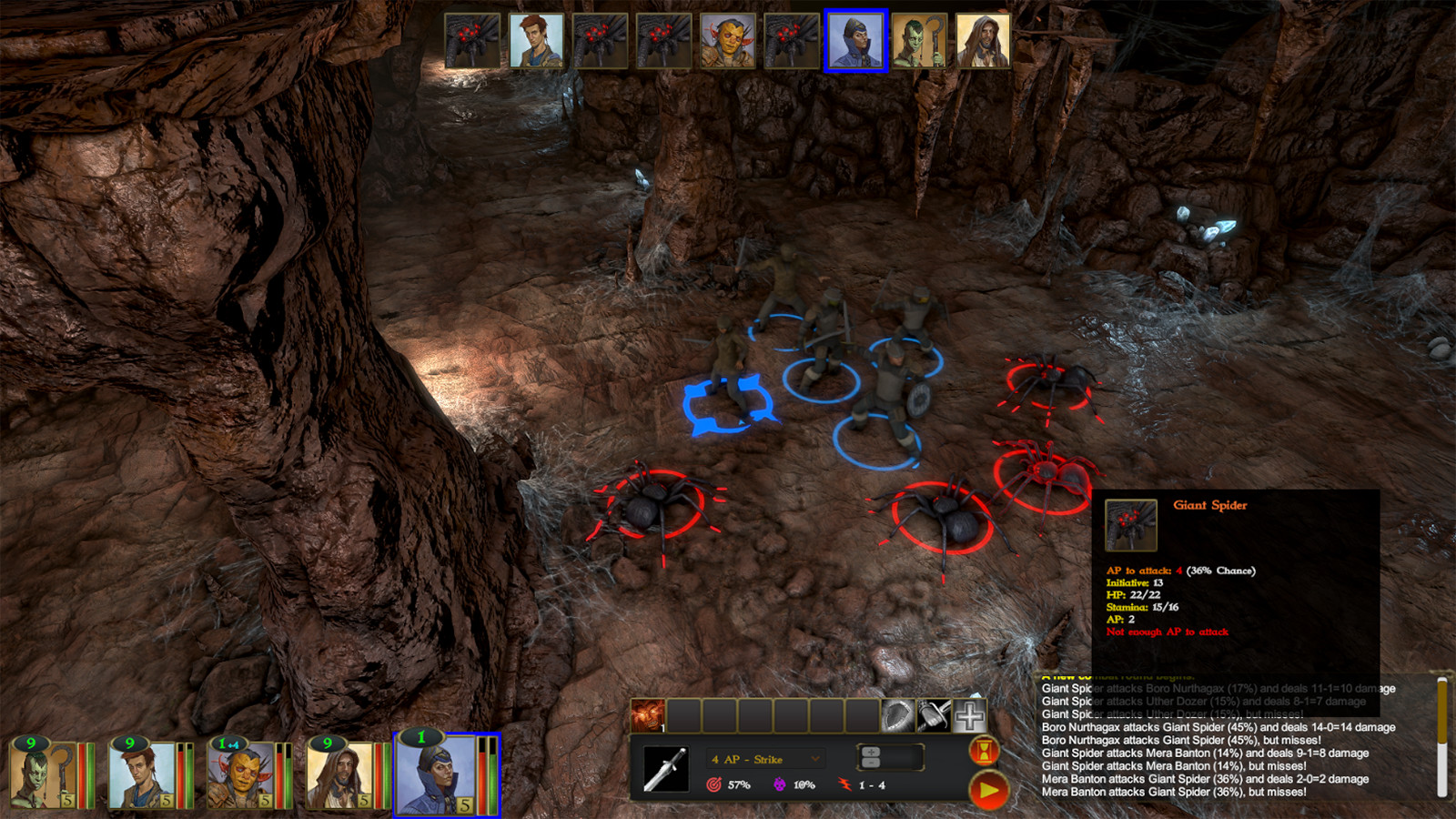1456x819 pixels.
Task: Click the red lightning damage range icon
Action: [844, 784]
